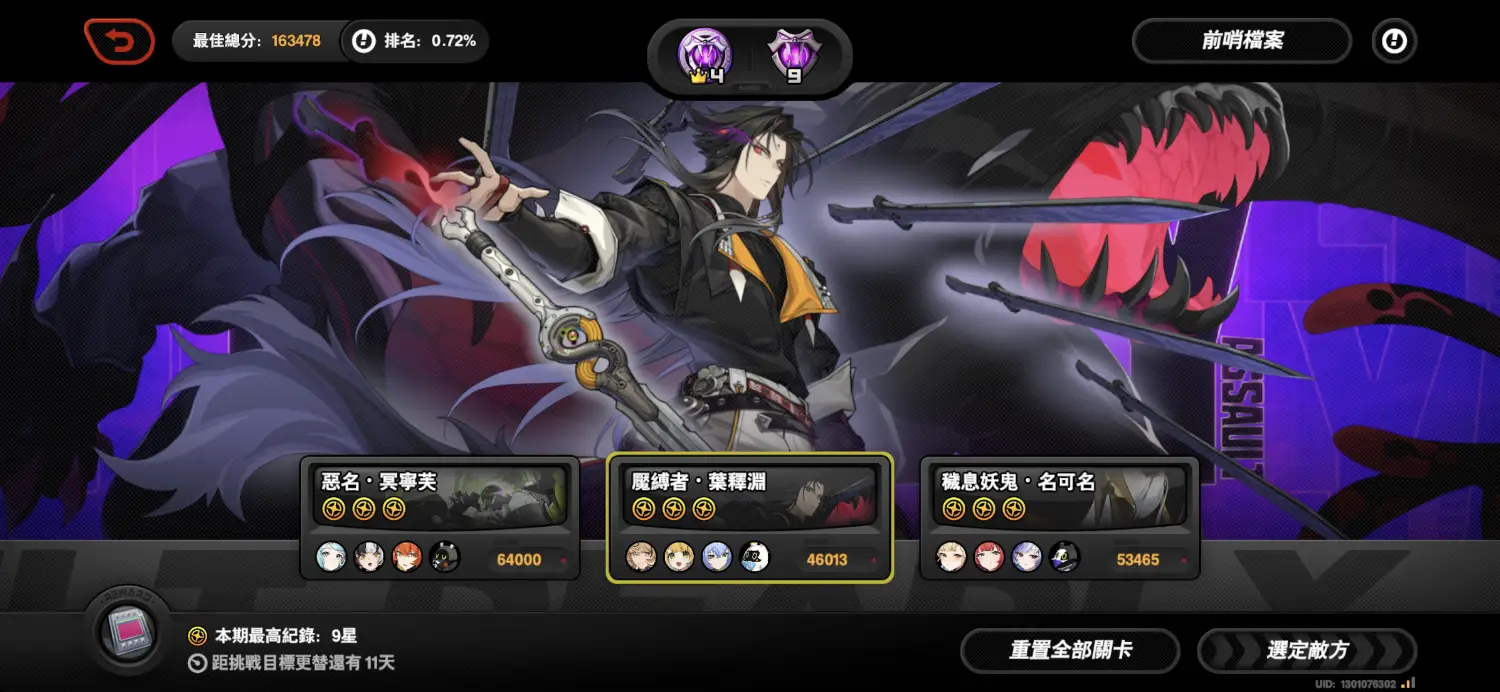Image resolution: width=1500 pixels, height=692 pixels.
Task: Open the purple shield badge numbered 9
Action: 793,55
